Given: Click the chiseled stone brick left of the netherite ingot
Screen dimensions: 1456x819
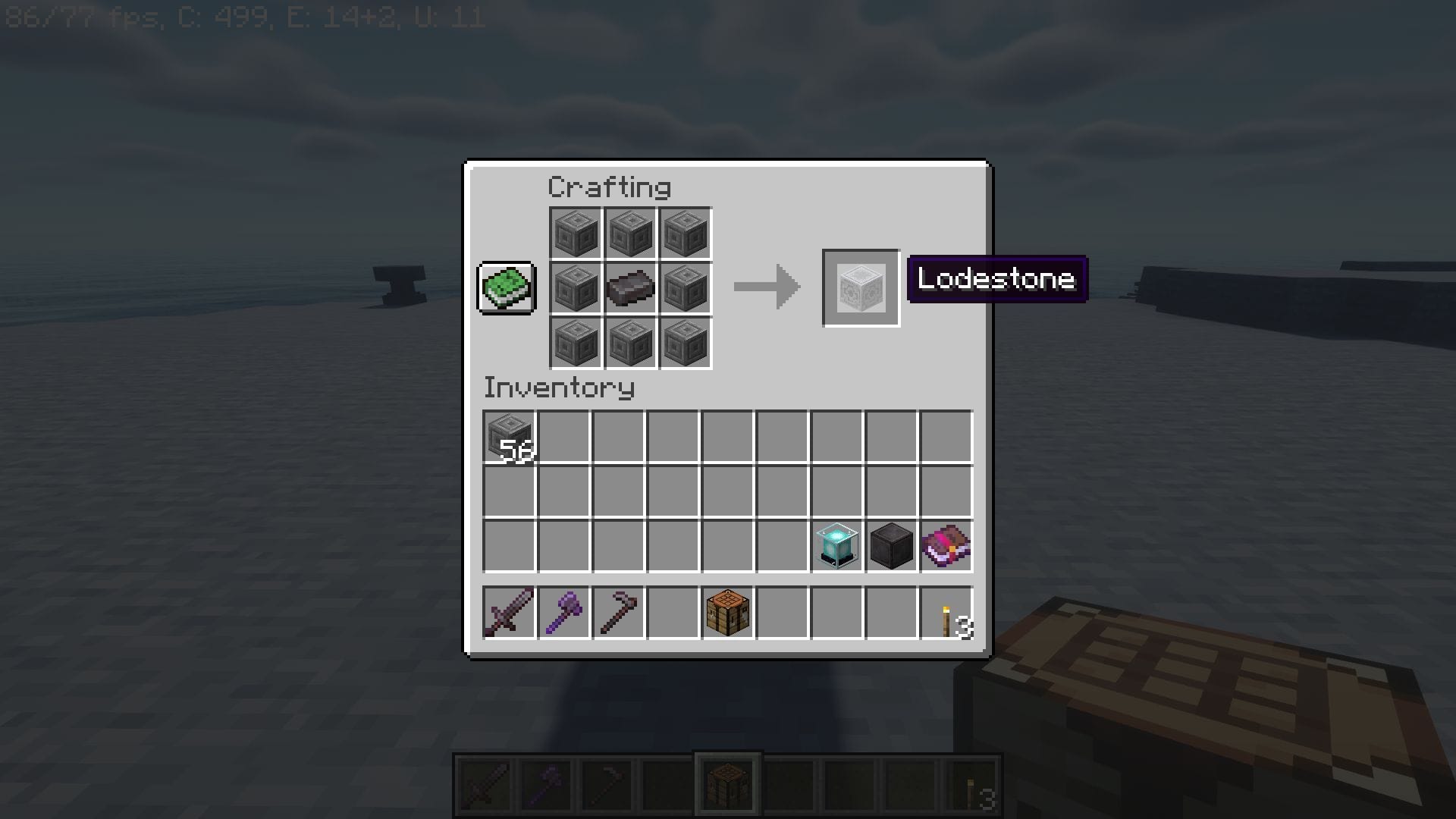Looking at the screenshot, I should pyautogui.click(x=575, y=287).
